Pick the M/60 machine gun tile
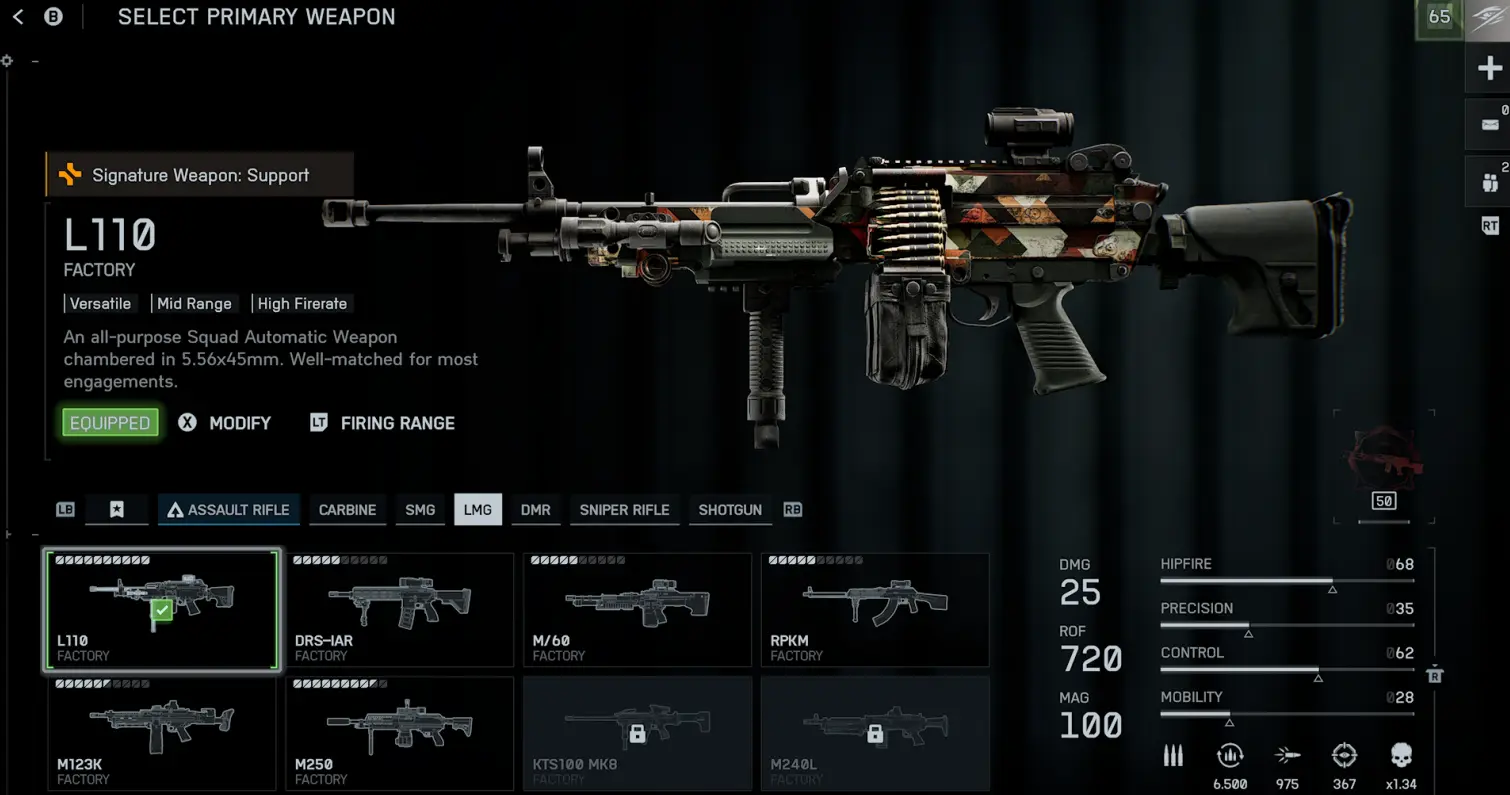 (x=637, y=609)
